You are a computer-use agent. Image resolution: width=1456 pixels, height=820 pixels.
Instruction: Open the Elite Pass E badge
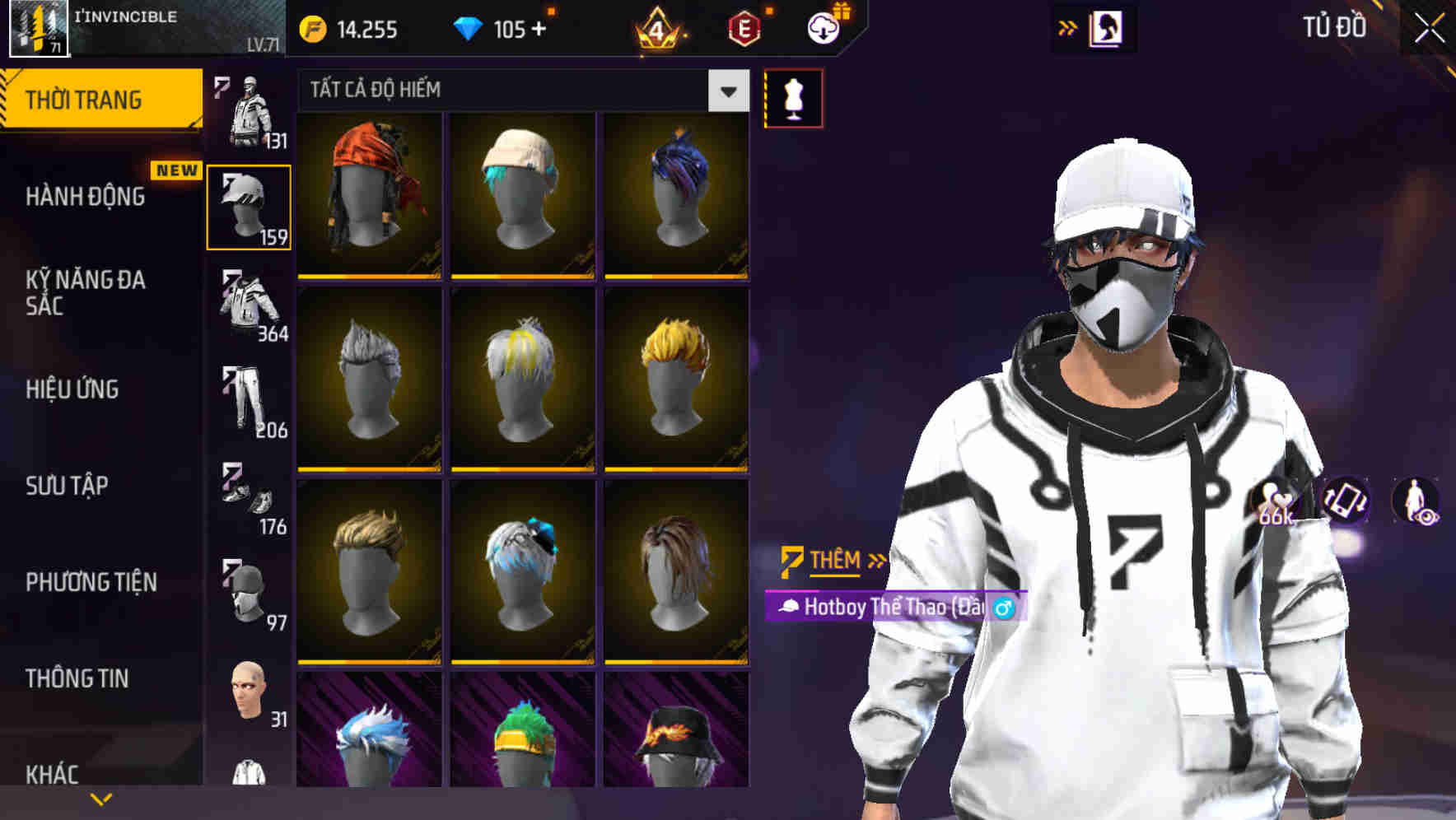pos(744,27)
